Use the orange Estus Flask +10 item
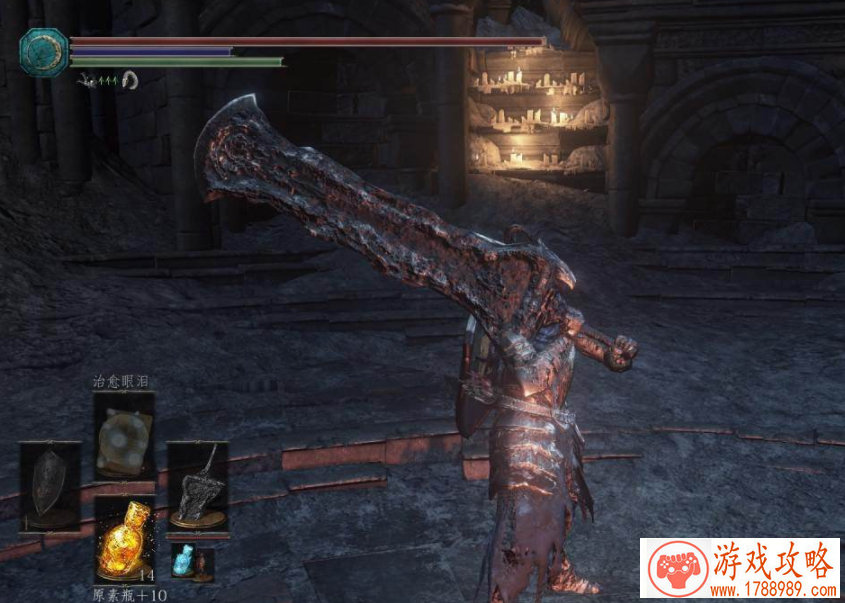The image size is (845, 603). [x=124, y=538]
